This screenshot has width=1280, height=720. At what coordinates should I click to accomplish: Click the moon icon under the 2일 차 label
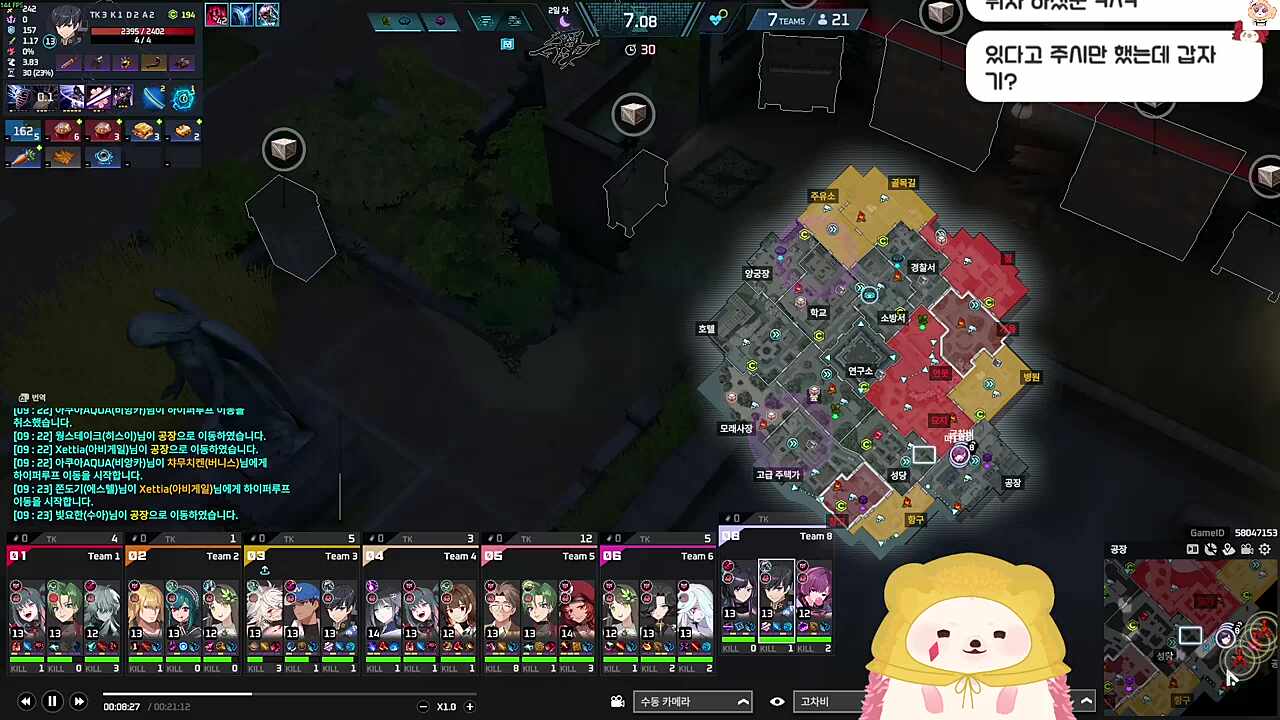coord(564,23)
